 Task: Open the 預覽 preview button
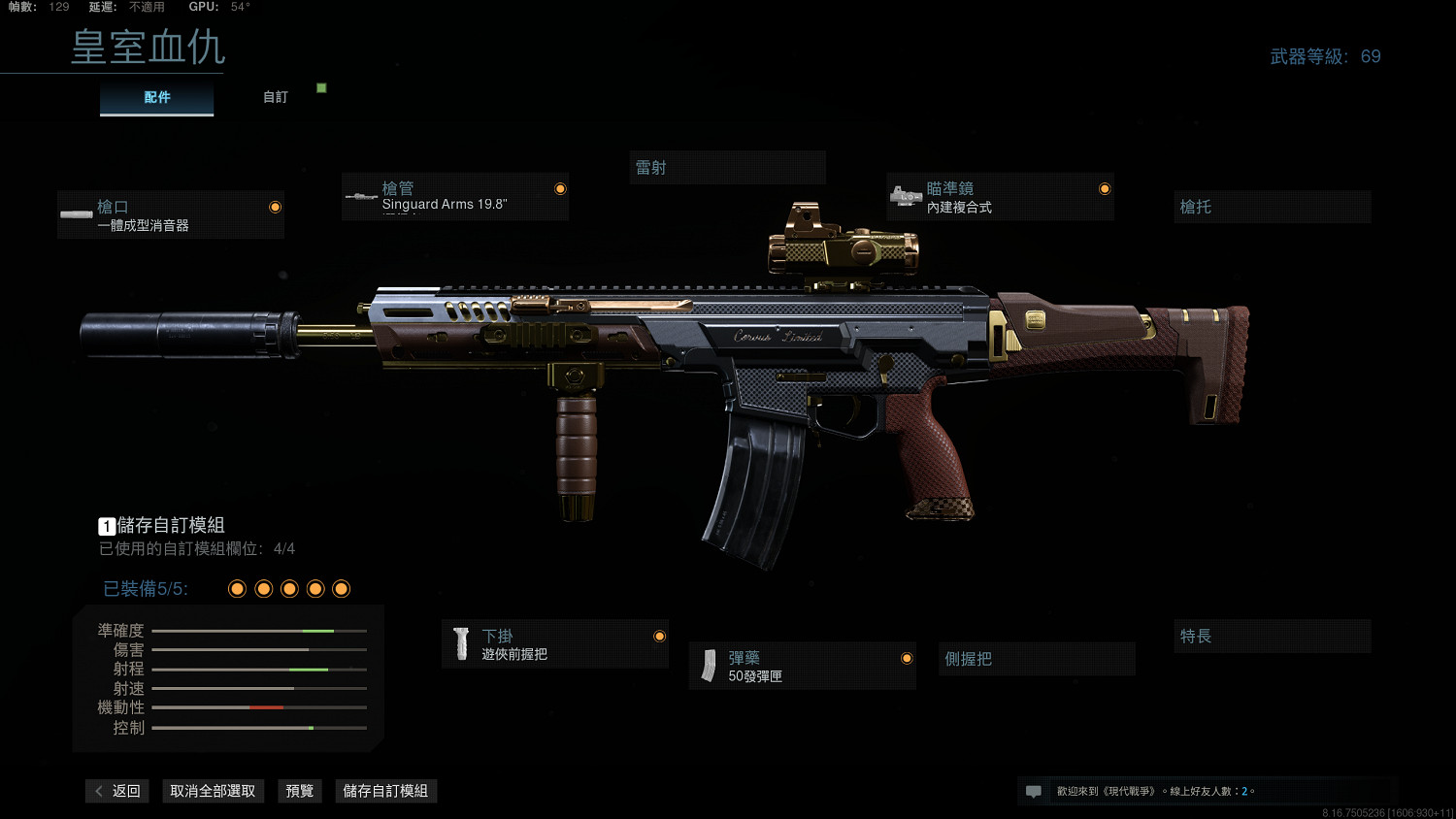click(300, 791)
